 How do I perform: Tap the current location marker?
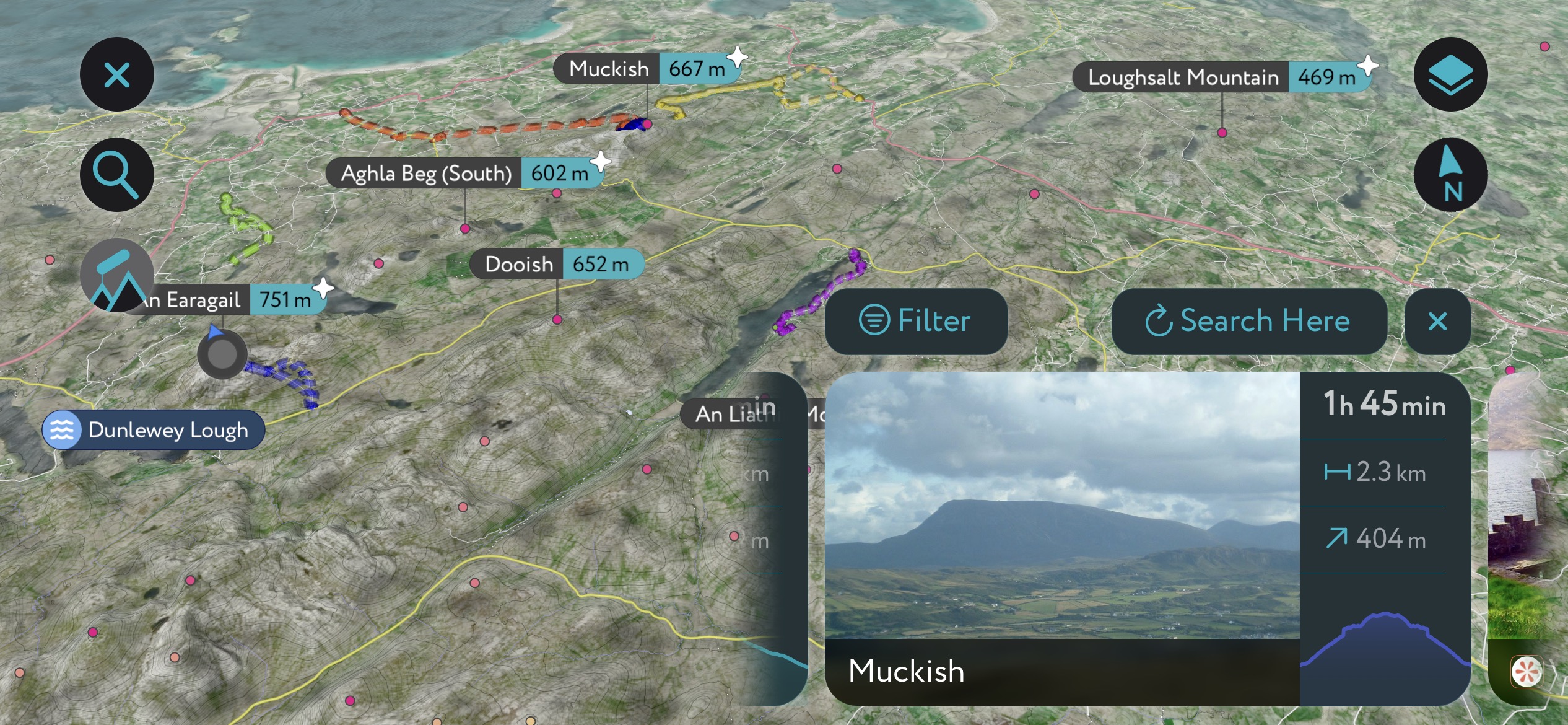coord(222,354)
